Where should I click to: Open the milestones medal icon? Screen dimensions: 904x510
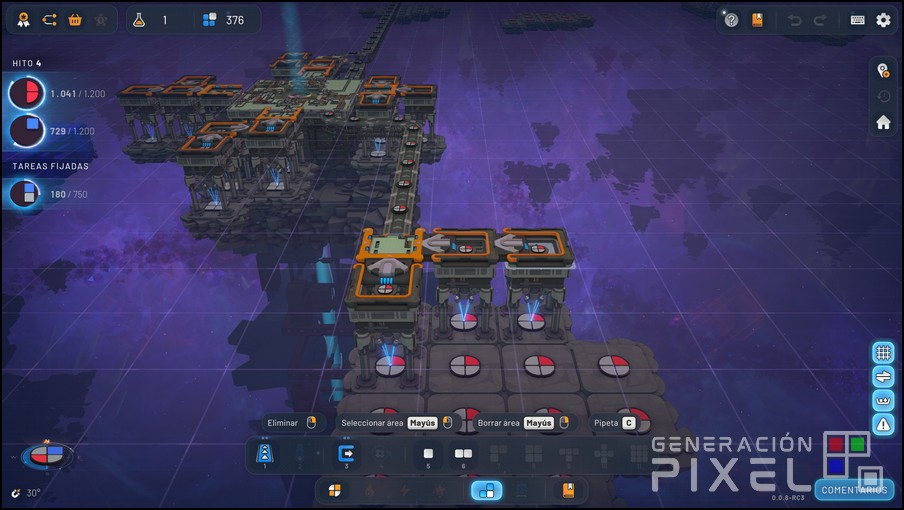tap(22, 20)
